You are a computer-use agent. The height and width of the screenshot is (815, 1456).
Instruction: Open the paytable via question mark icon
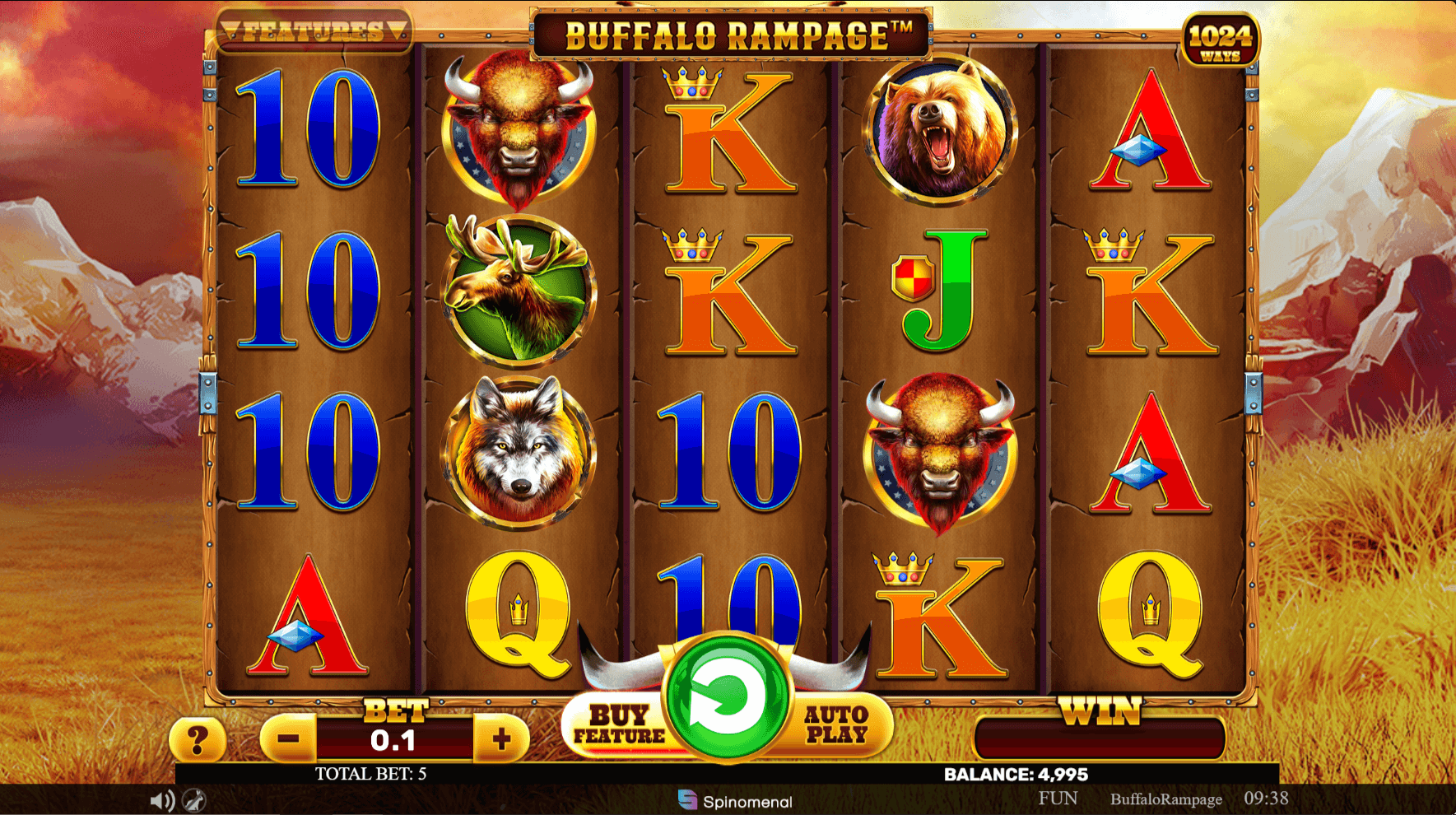198,739
